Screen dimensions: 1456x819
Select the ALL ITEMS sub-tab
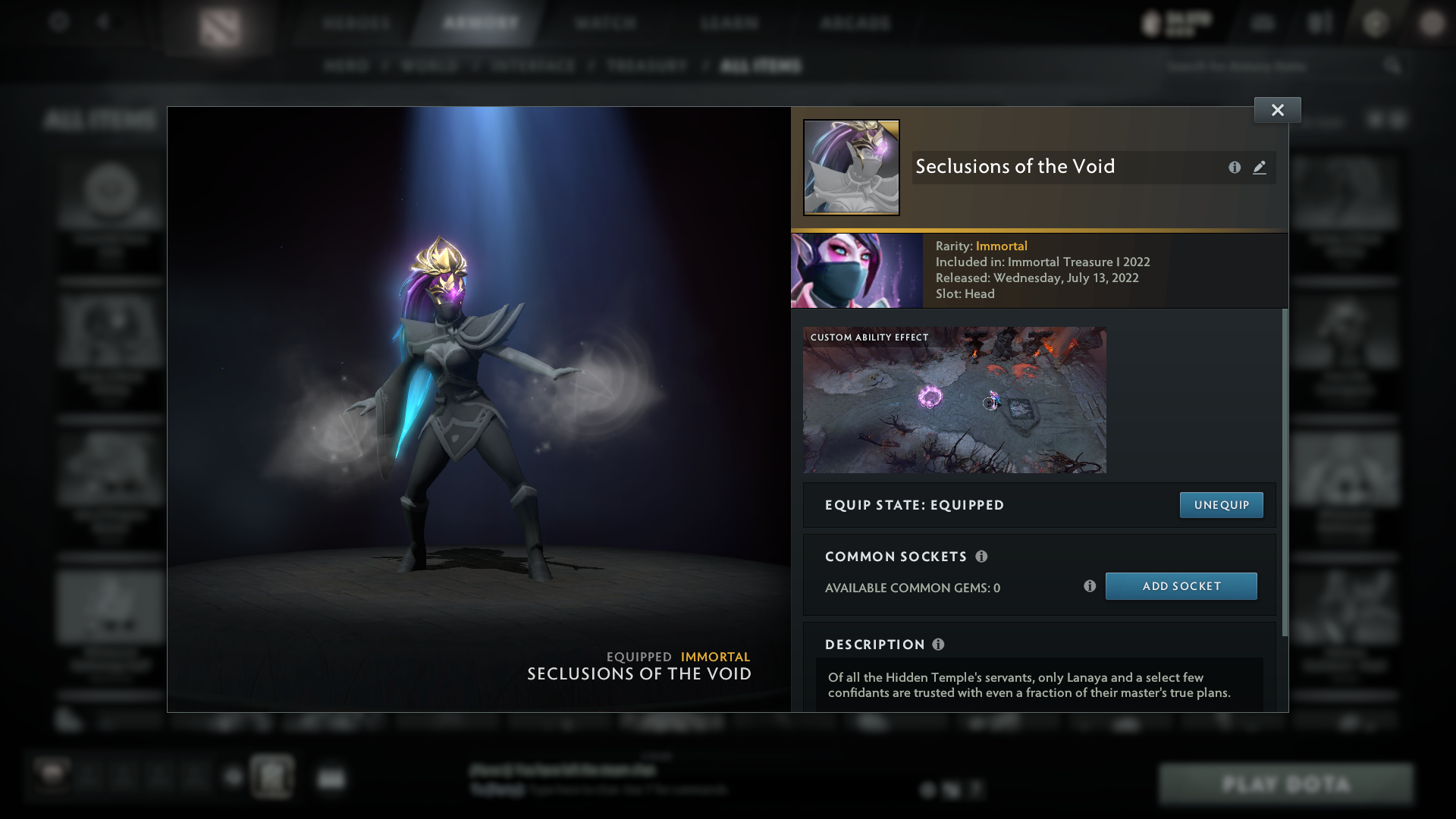[761, 66]
